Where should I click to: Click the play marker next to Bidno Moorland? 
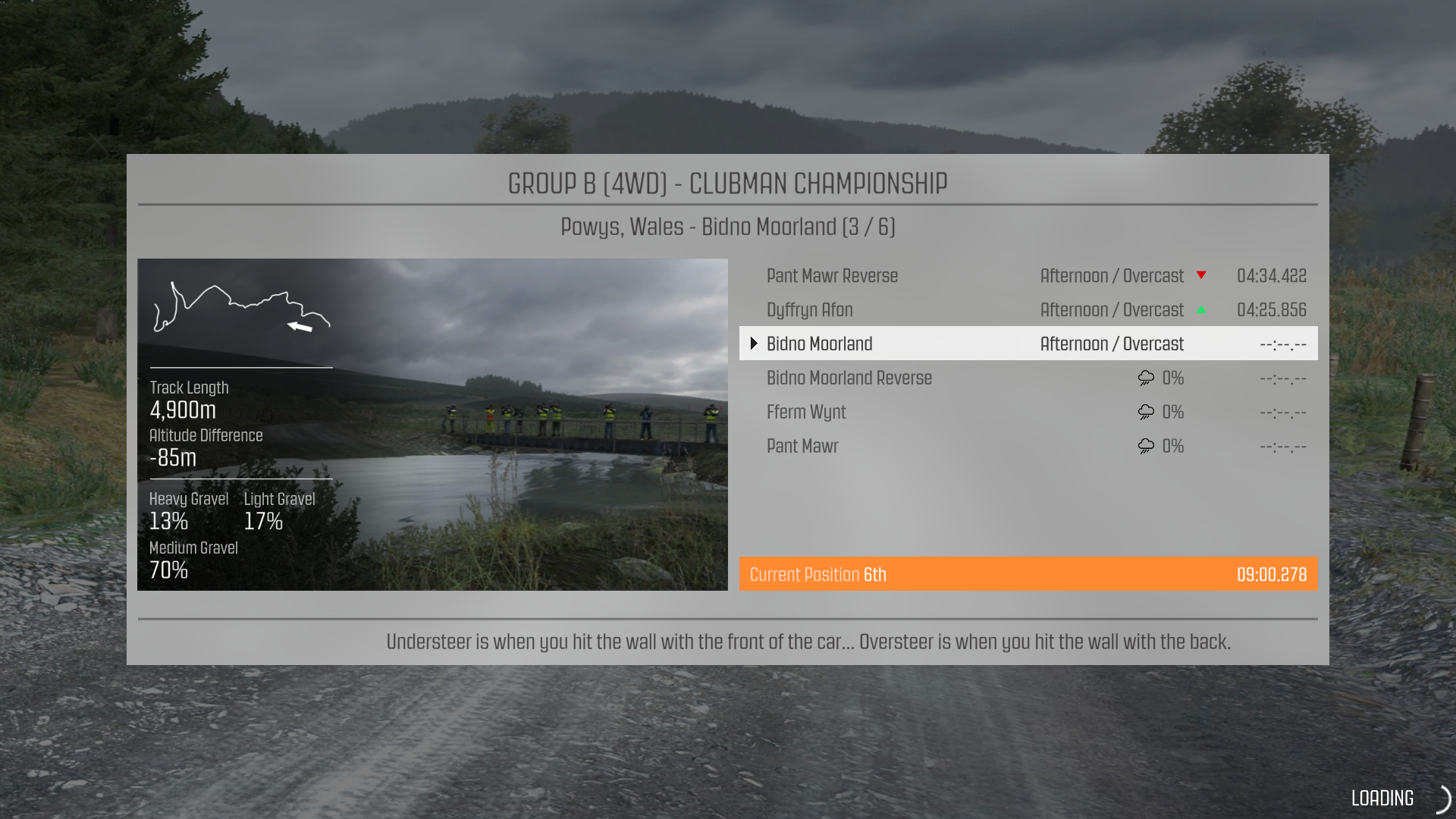[754, 343]
